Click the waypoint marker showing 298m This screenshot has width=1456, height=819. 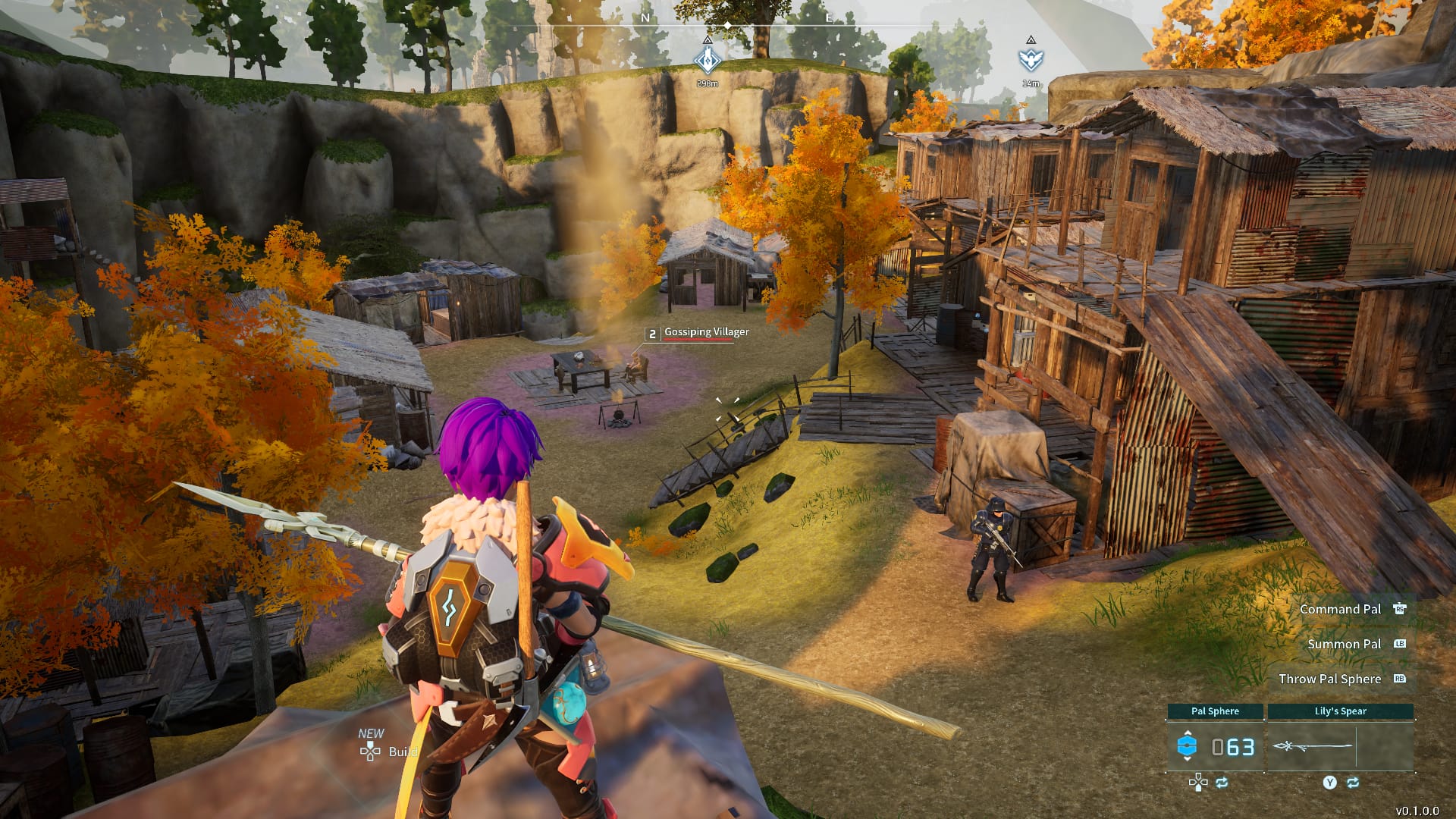point(708,59)
